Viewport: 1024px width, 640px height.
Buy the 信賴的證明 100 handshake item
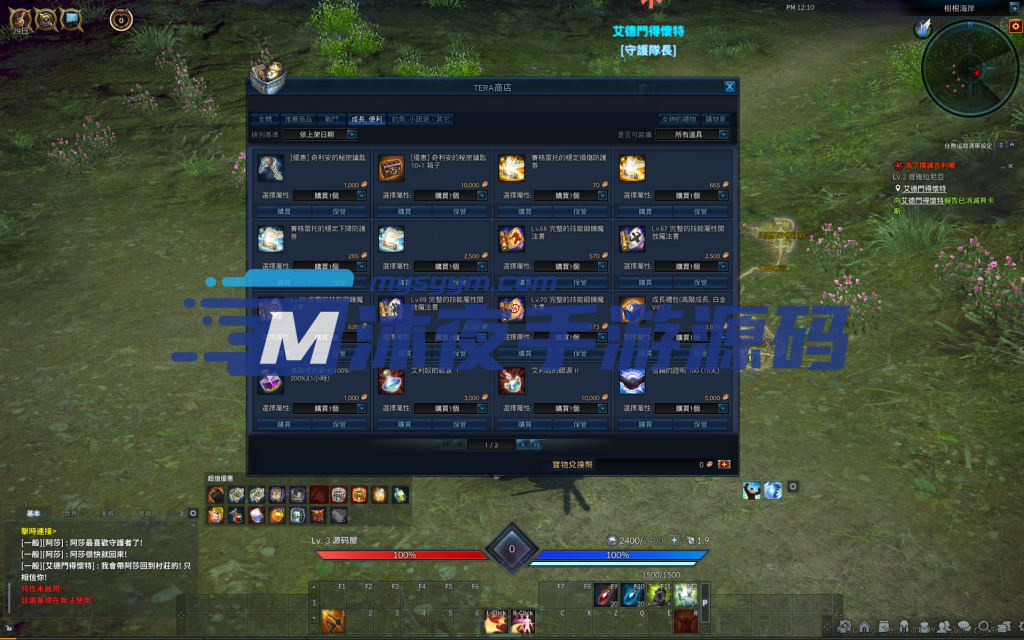pos(643,424)
